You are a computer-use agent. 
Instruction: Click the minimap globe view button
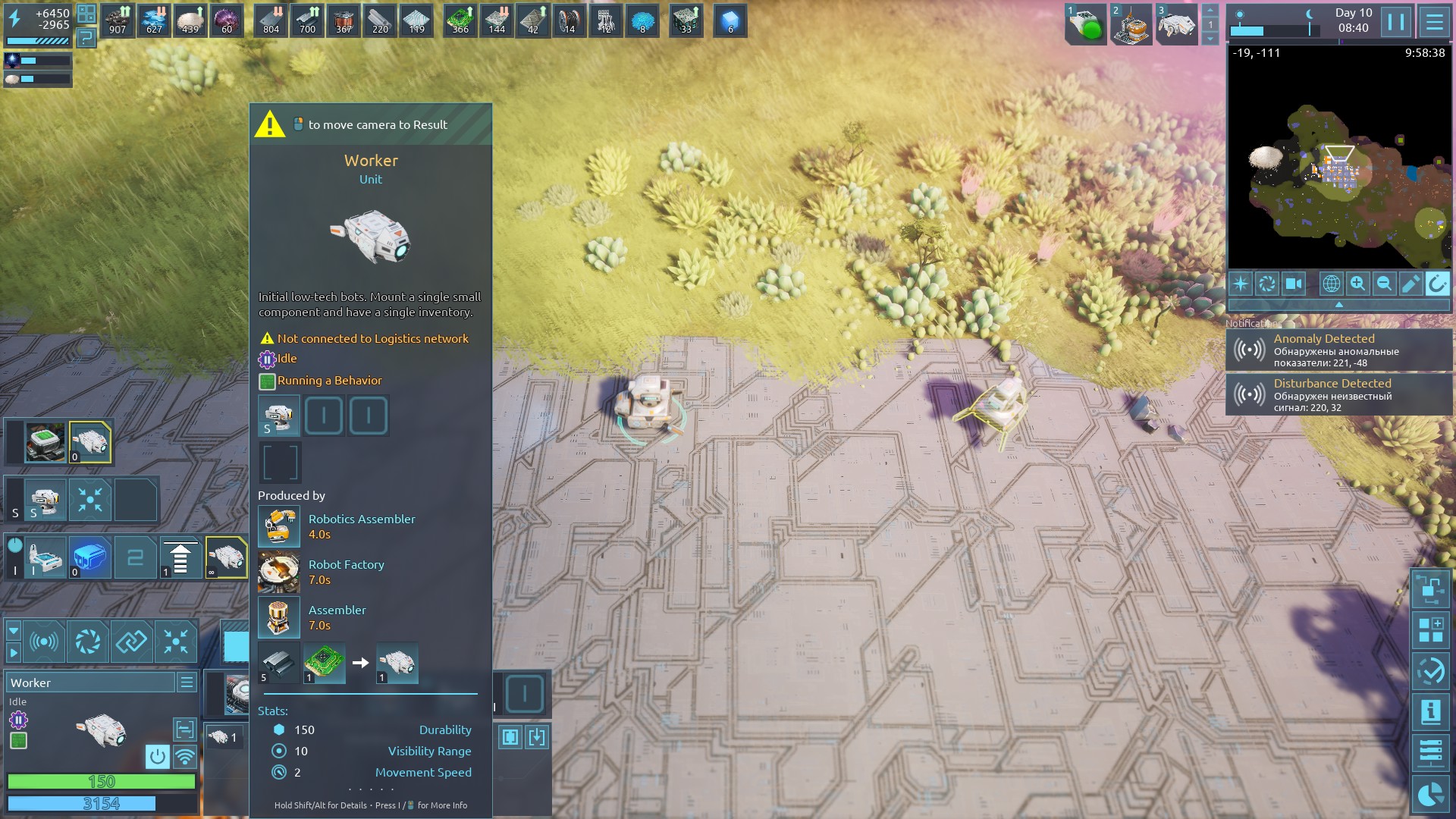tap(1331, 284)
